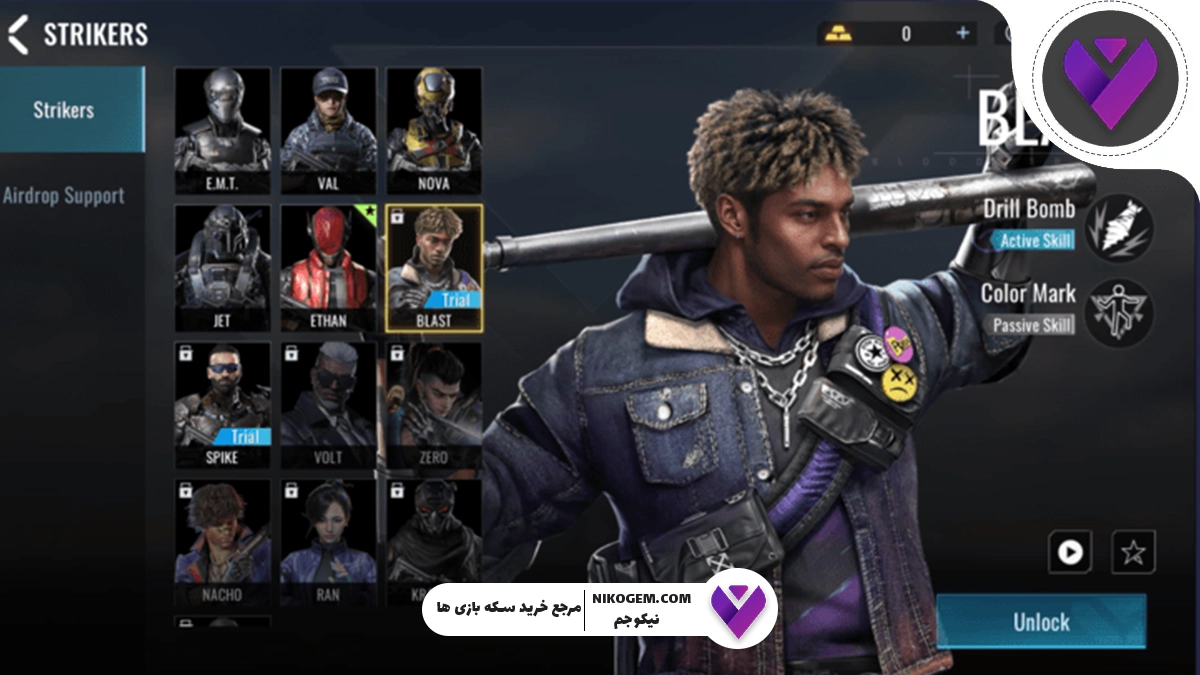View the Drill Bomb active skill icon
Image resolution: width=1200 pixels, height=675 pixels.
click(1119, 227)
